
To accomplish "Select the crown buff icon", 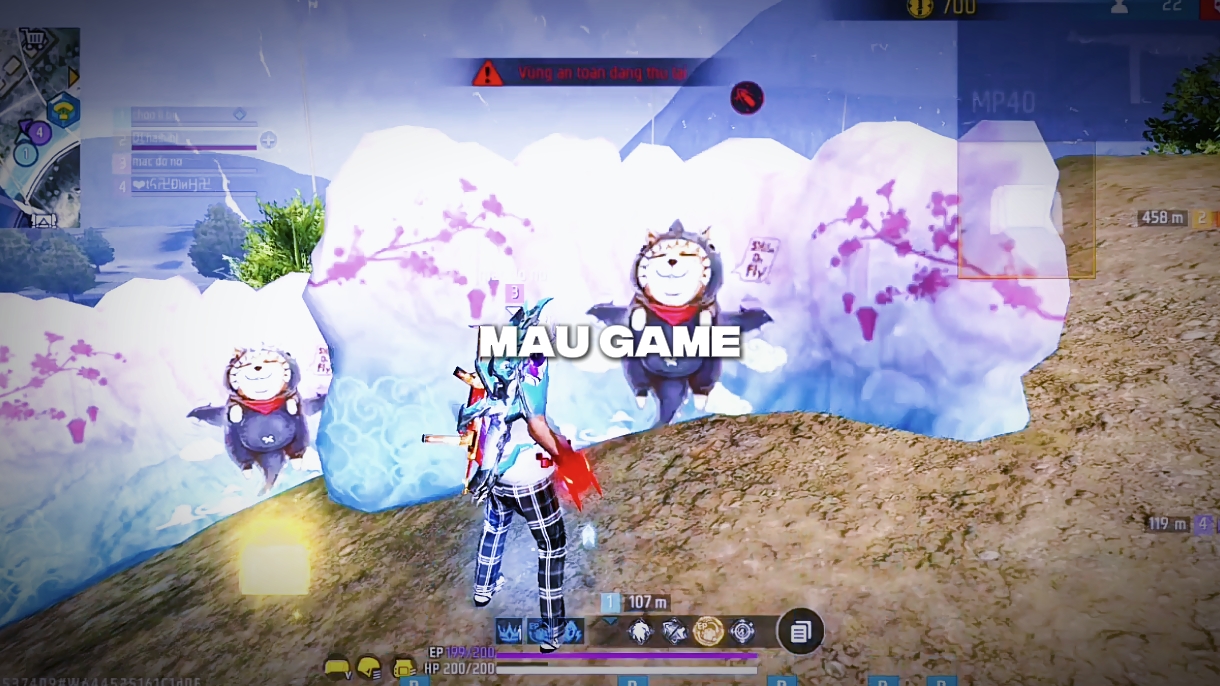I will click(x=509, y=631).
